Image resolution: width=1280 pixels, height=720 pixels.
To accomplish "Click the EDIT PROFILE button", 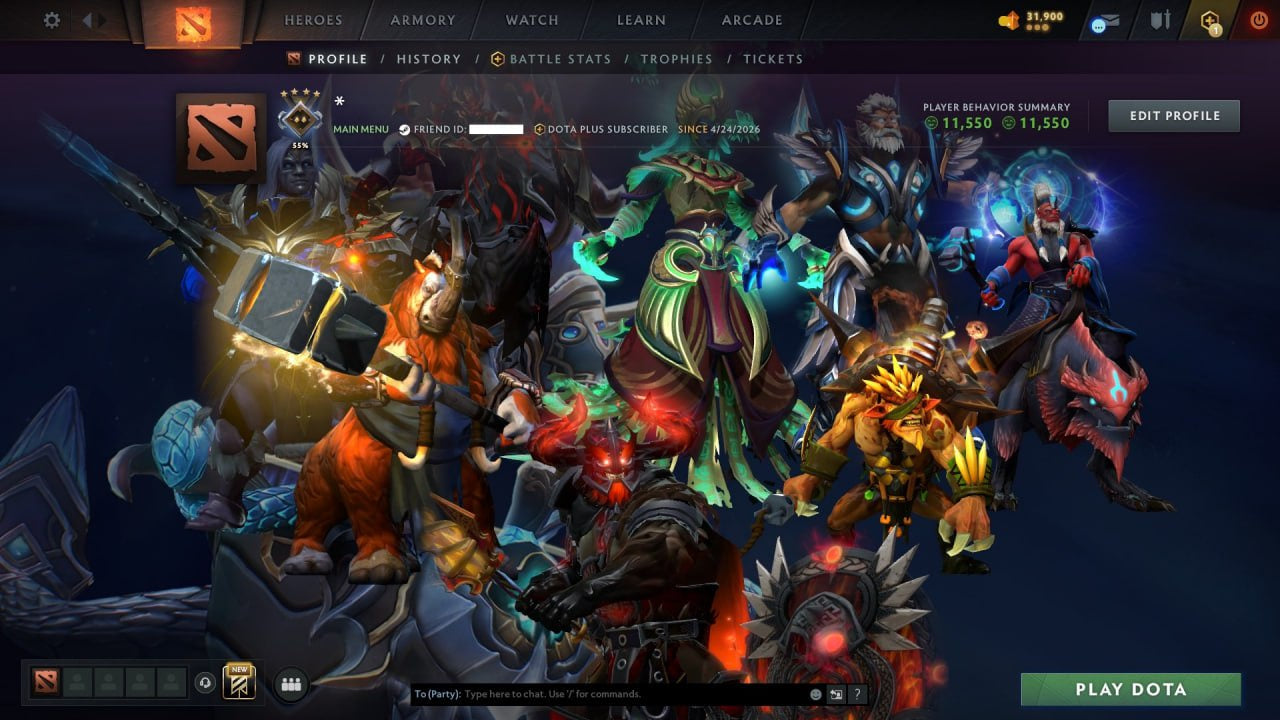I will point(1173,115).
